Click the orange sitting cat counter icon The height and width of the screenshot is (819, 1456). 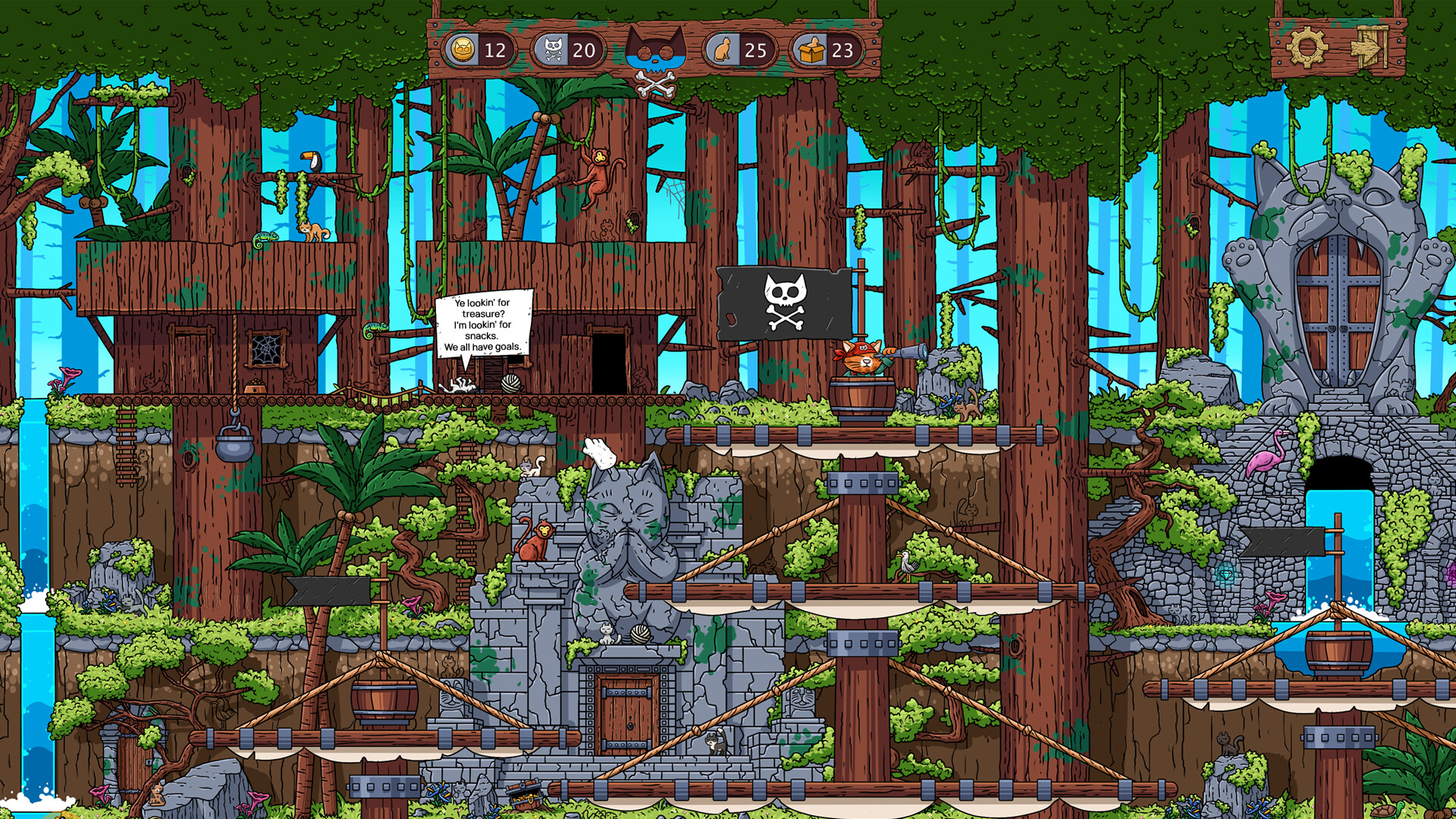coord(723,51)
